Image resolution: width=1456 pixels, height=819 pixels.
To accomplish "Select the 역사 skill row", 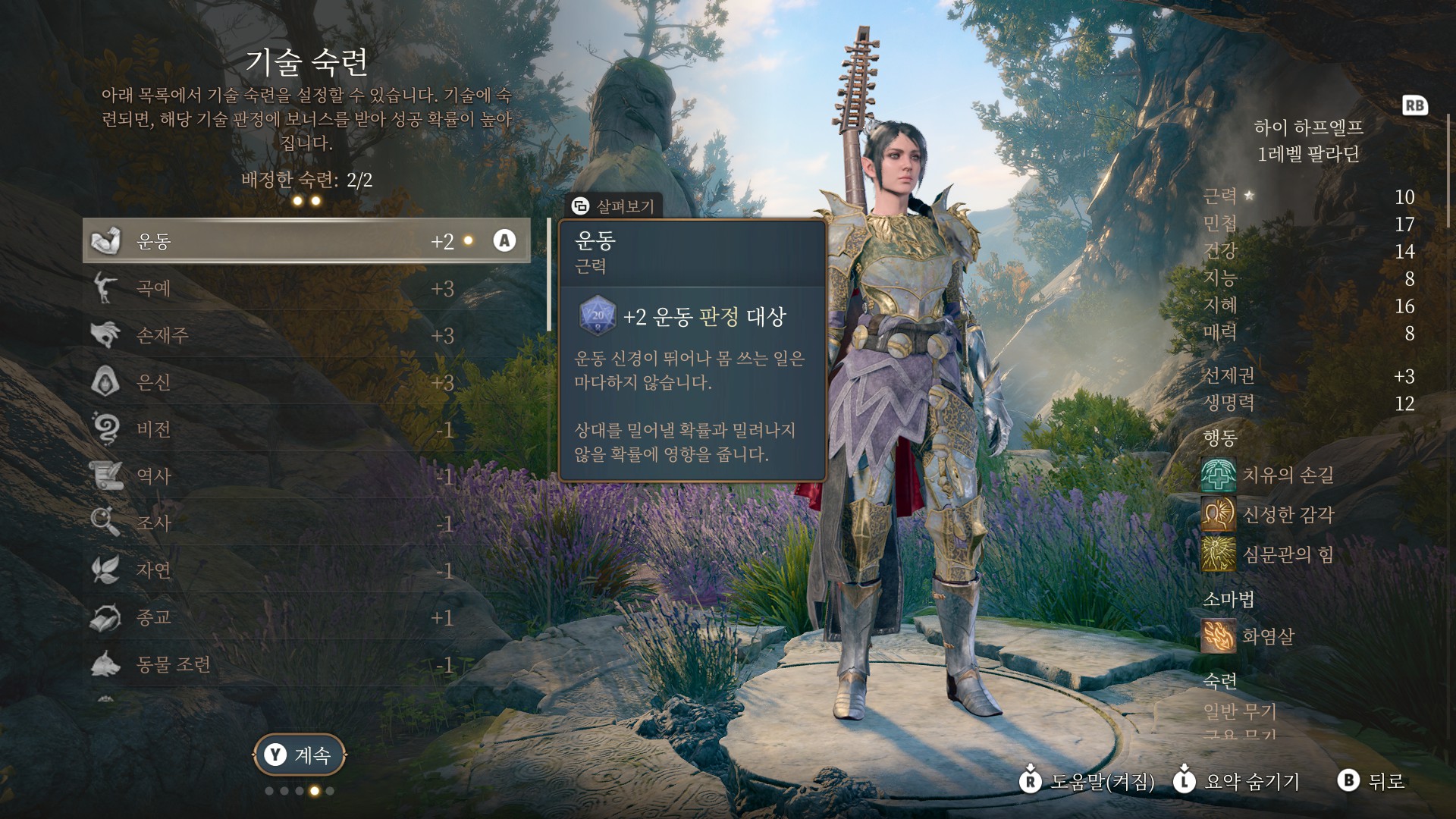I will pyautogui.click(x=306, y=476).
